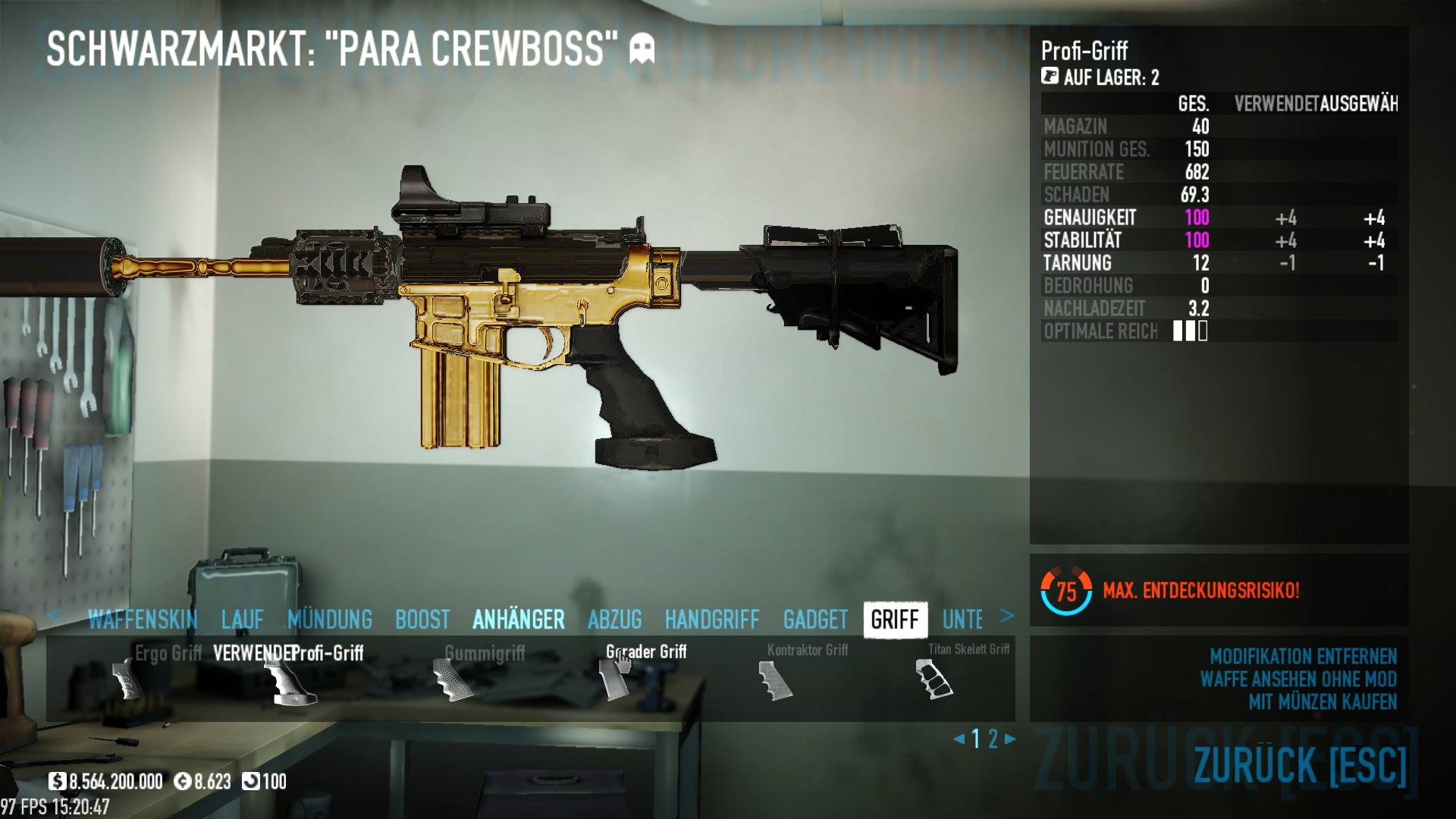
Task: Click the right arrow of category bar
Action: point(1007,616)
